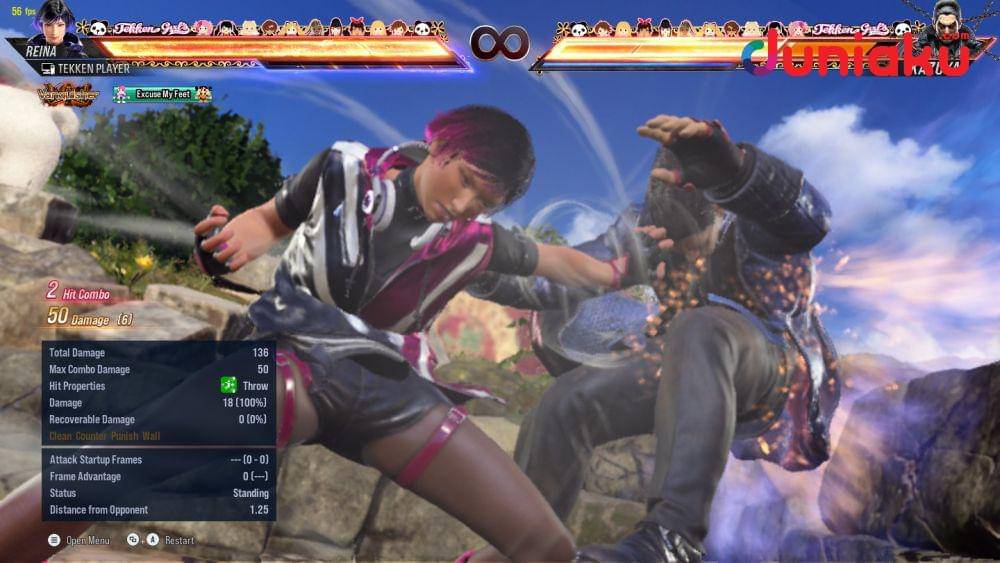Click the rank emblem under the player name
Image resolution: width=1000 pixels, height=563 pixels.
pos(68,94)
